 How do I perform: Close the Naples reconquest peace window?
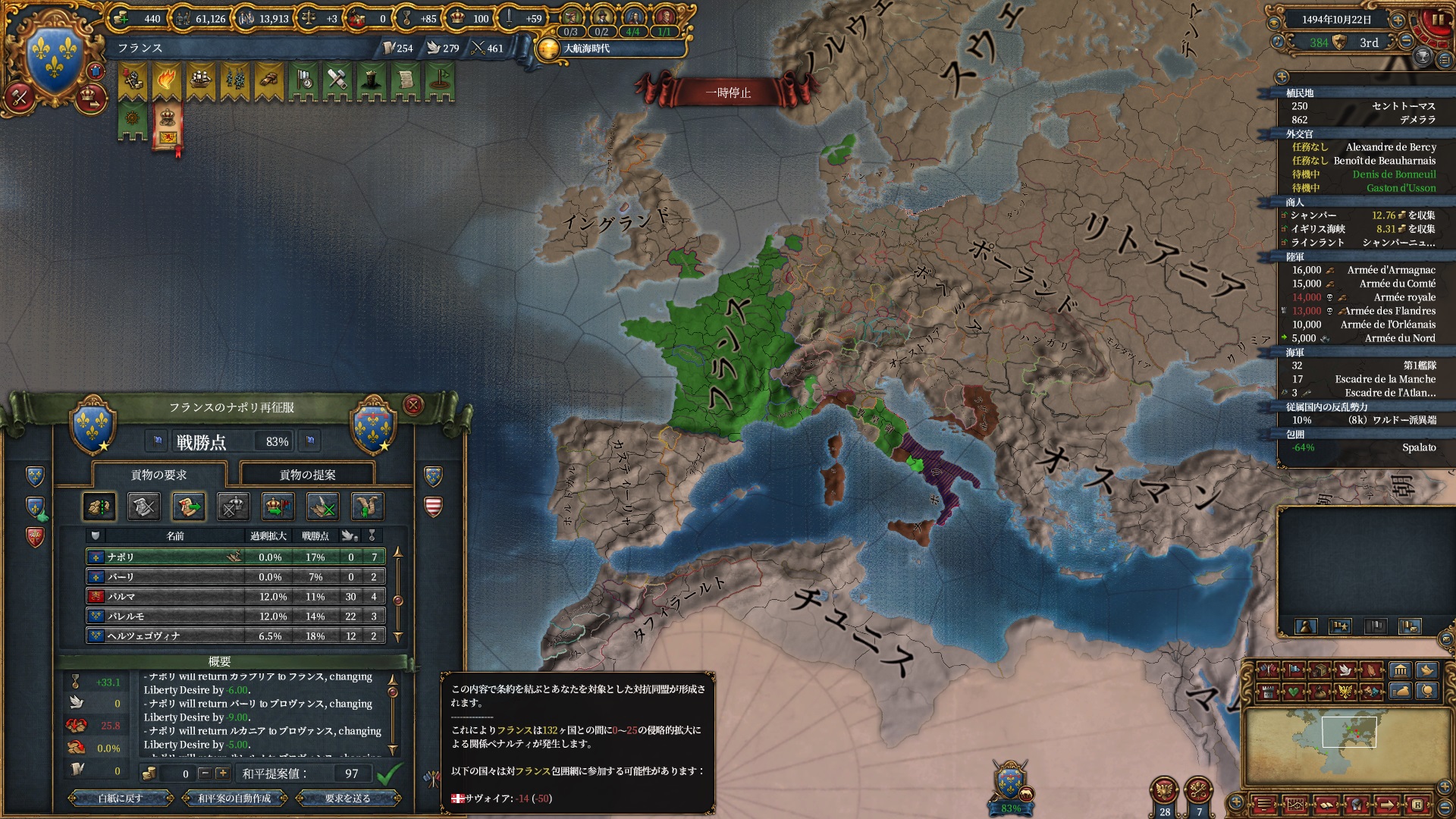[413, 405]
